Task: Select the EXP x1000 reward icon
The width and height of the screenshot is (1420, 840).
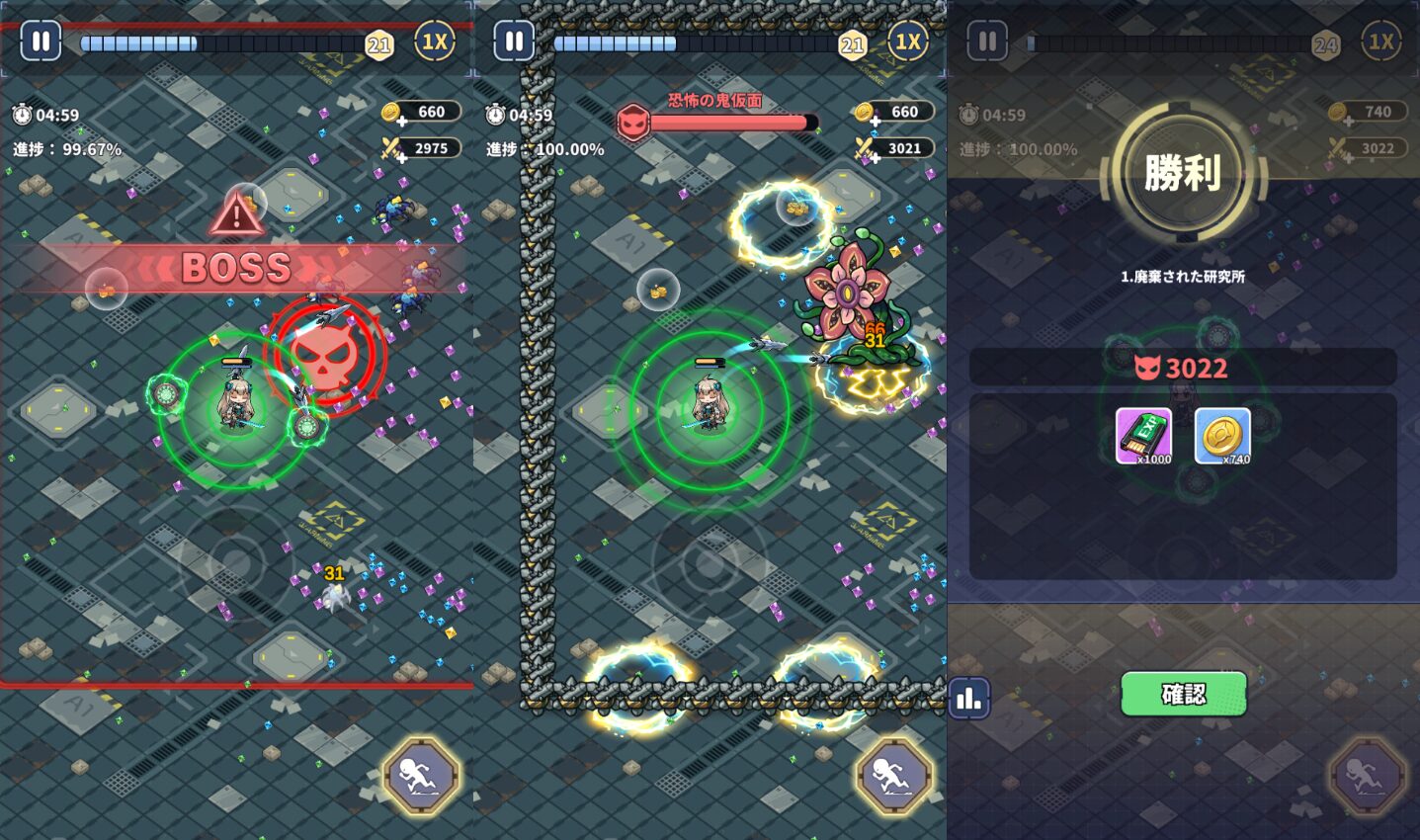Action: coord(1144,436)
